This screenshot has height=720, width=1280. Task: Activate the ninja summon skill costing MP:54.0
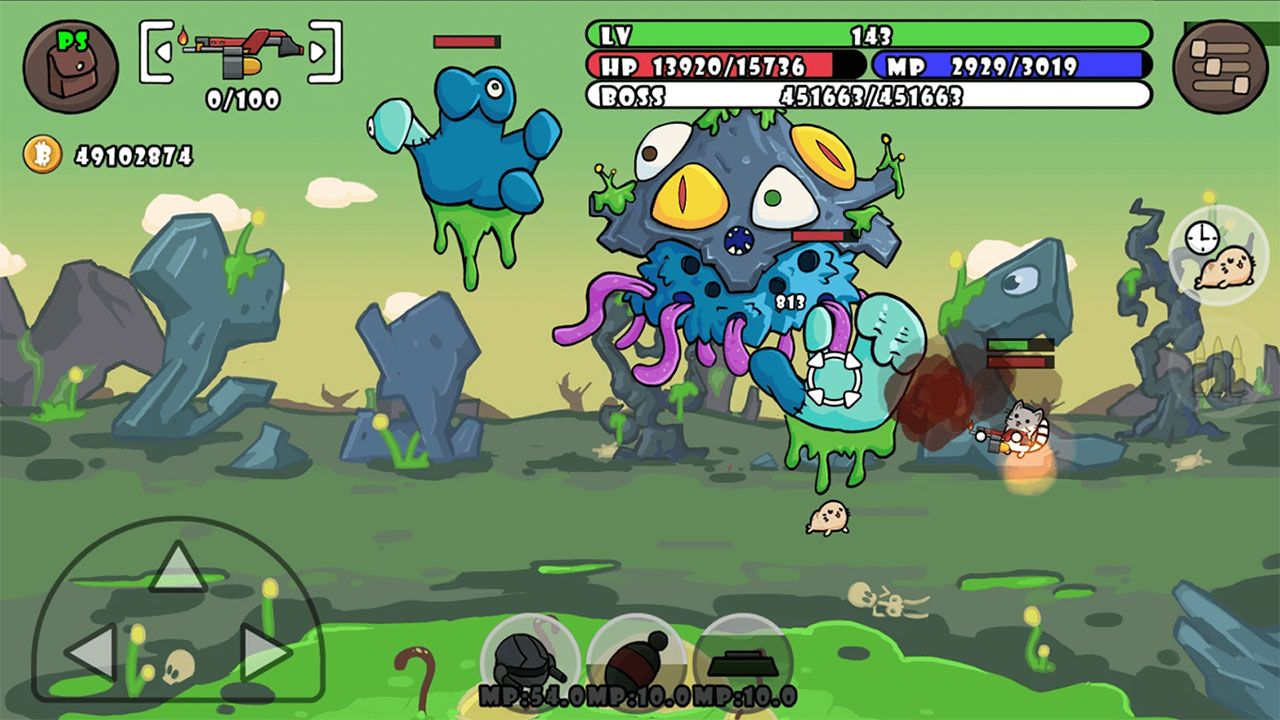pos(528,660)
